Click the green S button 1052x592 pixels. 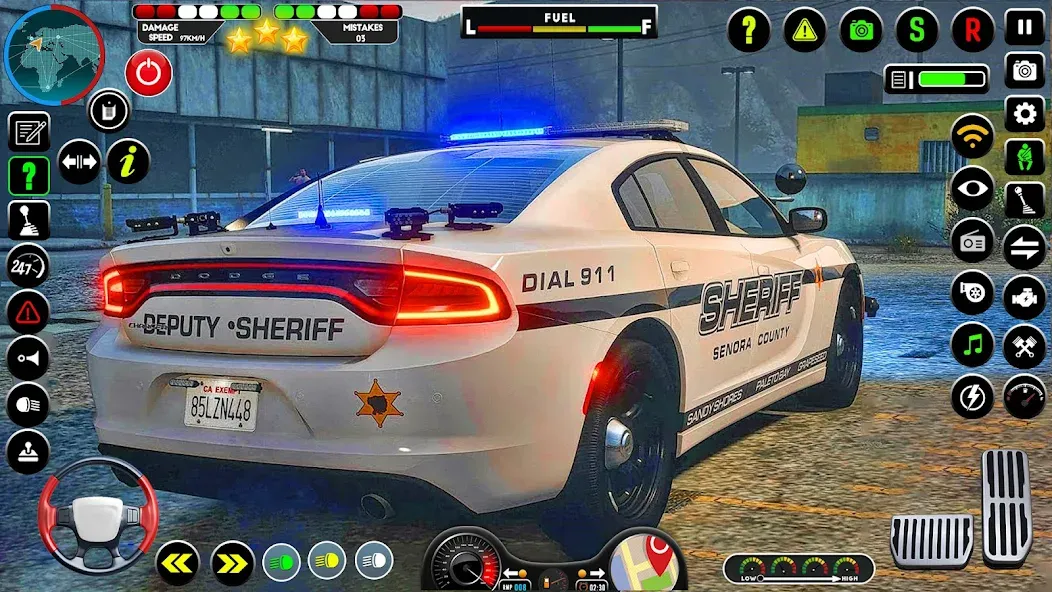pos(917,30)
